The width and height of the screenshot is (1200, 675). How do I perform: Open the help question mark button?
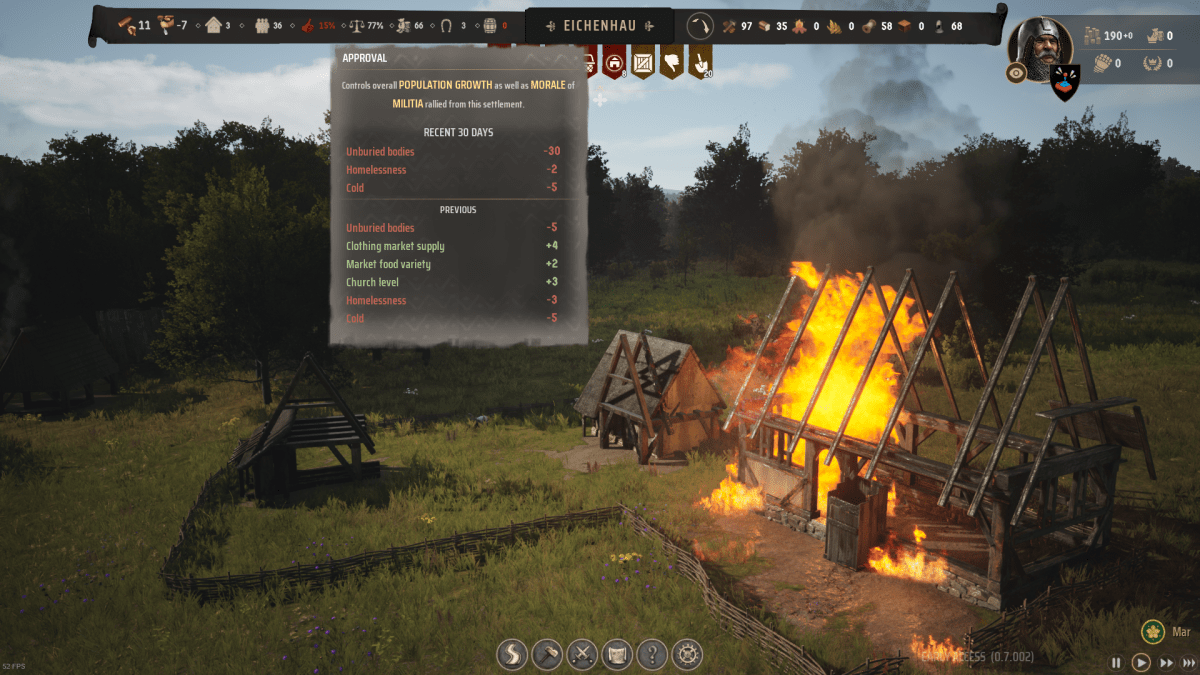(652, 655)
